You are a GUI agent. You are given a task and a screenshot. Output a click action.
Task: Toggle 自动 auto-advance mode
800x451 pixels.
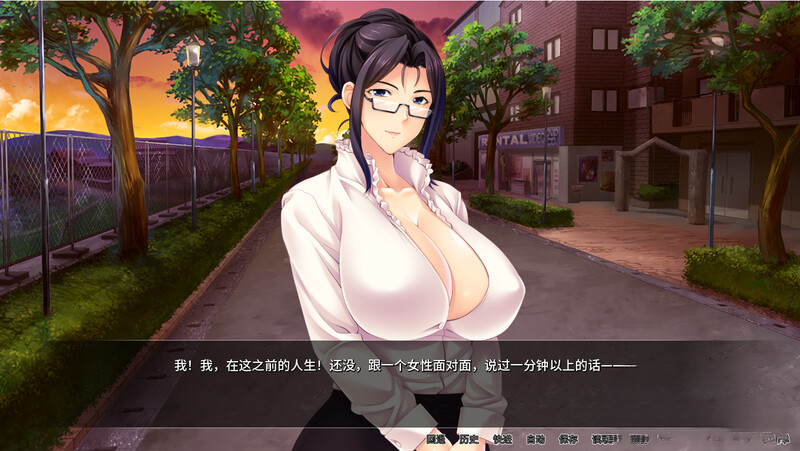click(x=535, y=439)
